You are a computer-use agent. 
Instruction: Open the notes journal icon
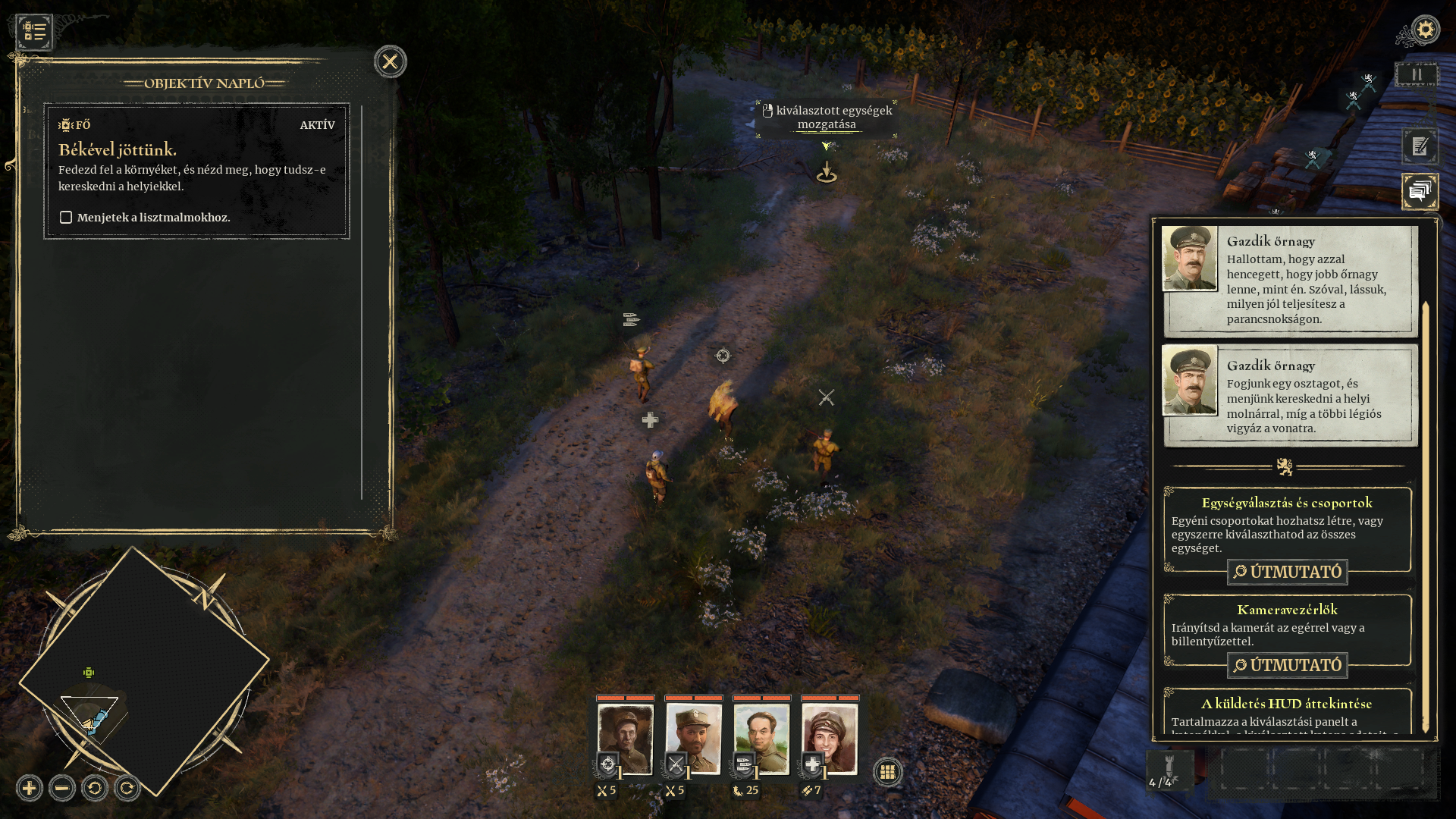(x=1420, y=146)
